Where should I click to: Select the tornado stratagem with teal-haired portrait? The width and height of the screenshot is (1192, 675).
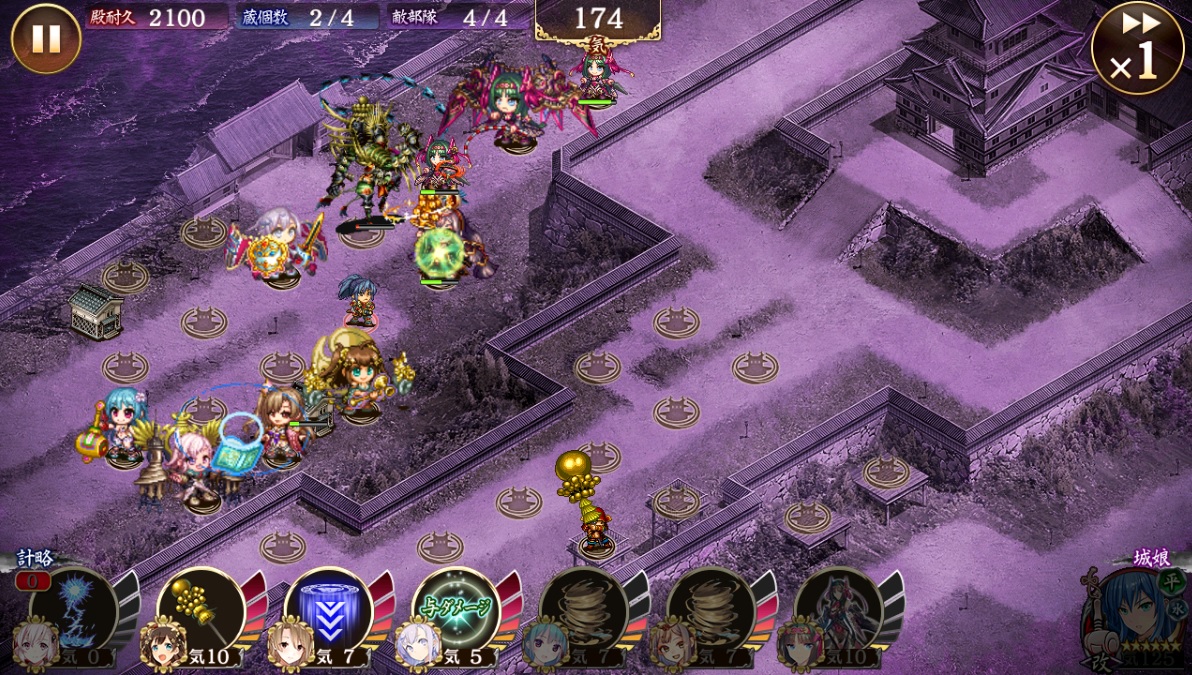point(584,610)
